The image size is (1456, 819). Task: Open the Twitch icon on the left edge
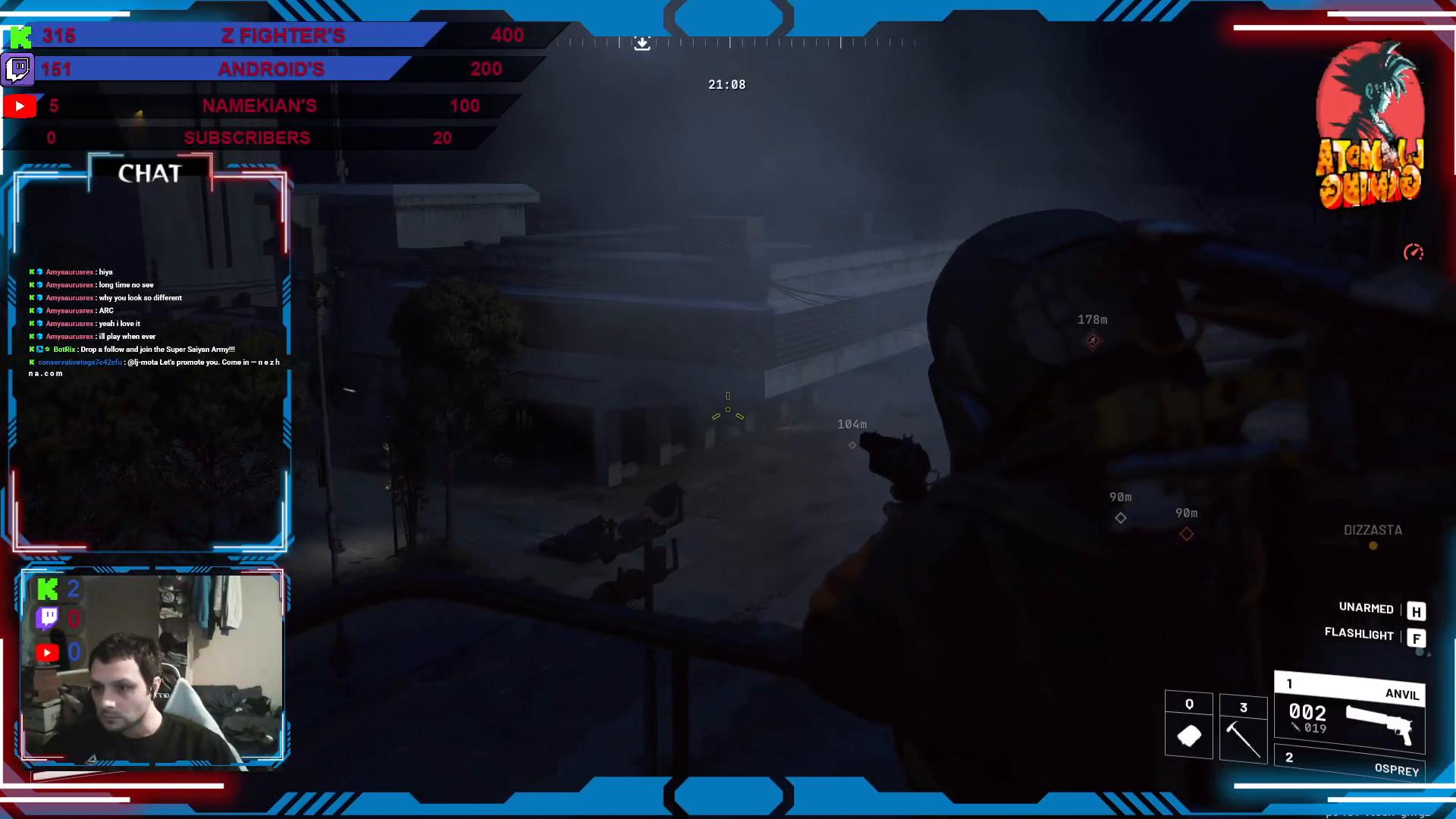17,70
